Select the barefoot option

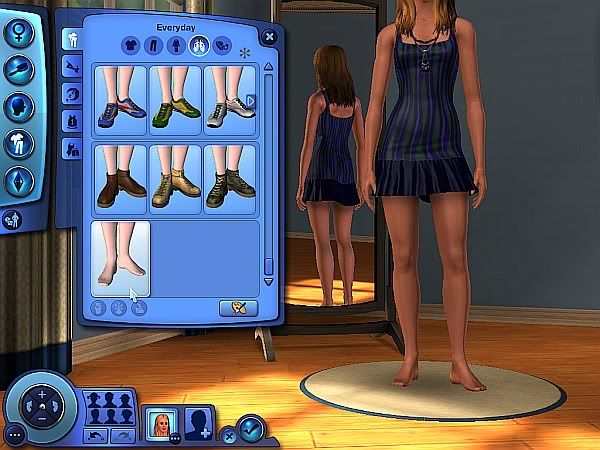coord(121,257)
